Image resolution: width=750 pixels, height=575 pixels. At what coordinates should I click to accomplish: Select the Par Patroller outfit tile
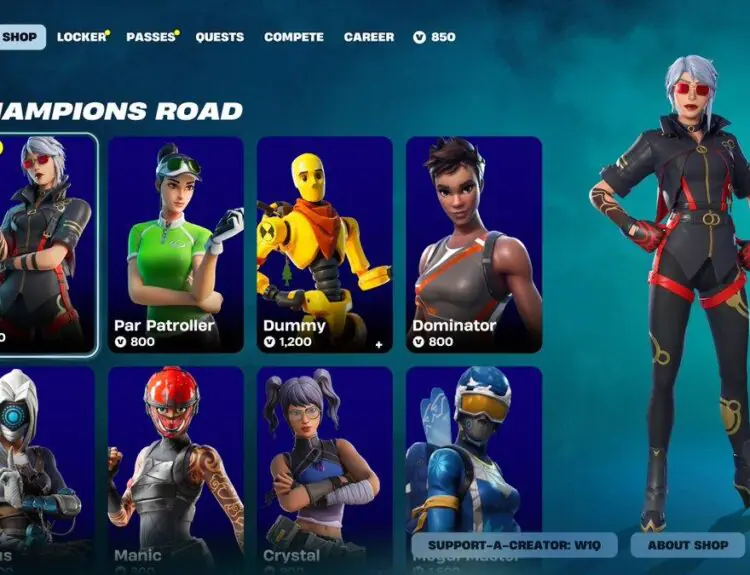coord(176,244)
